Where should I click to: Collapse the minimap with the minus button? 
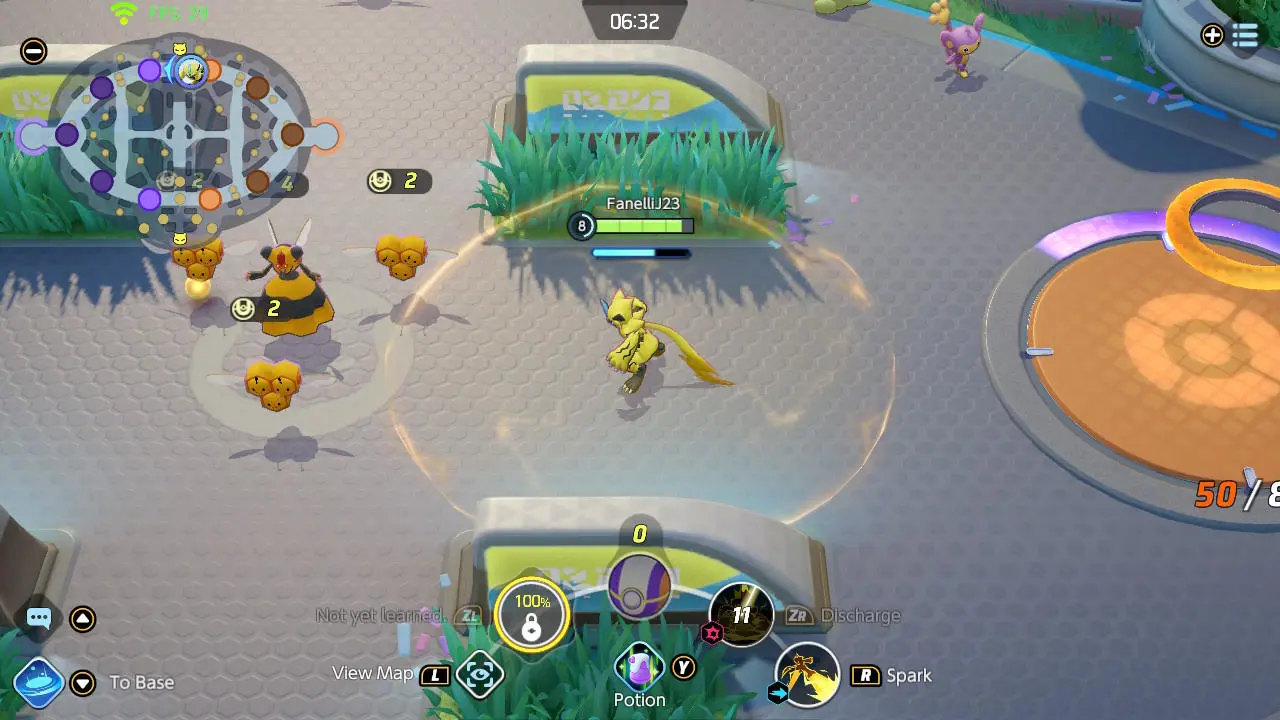pos(34,50)
